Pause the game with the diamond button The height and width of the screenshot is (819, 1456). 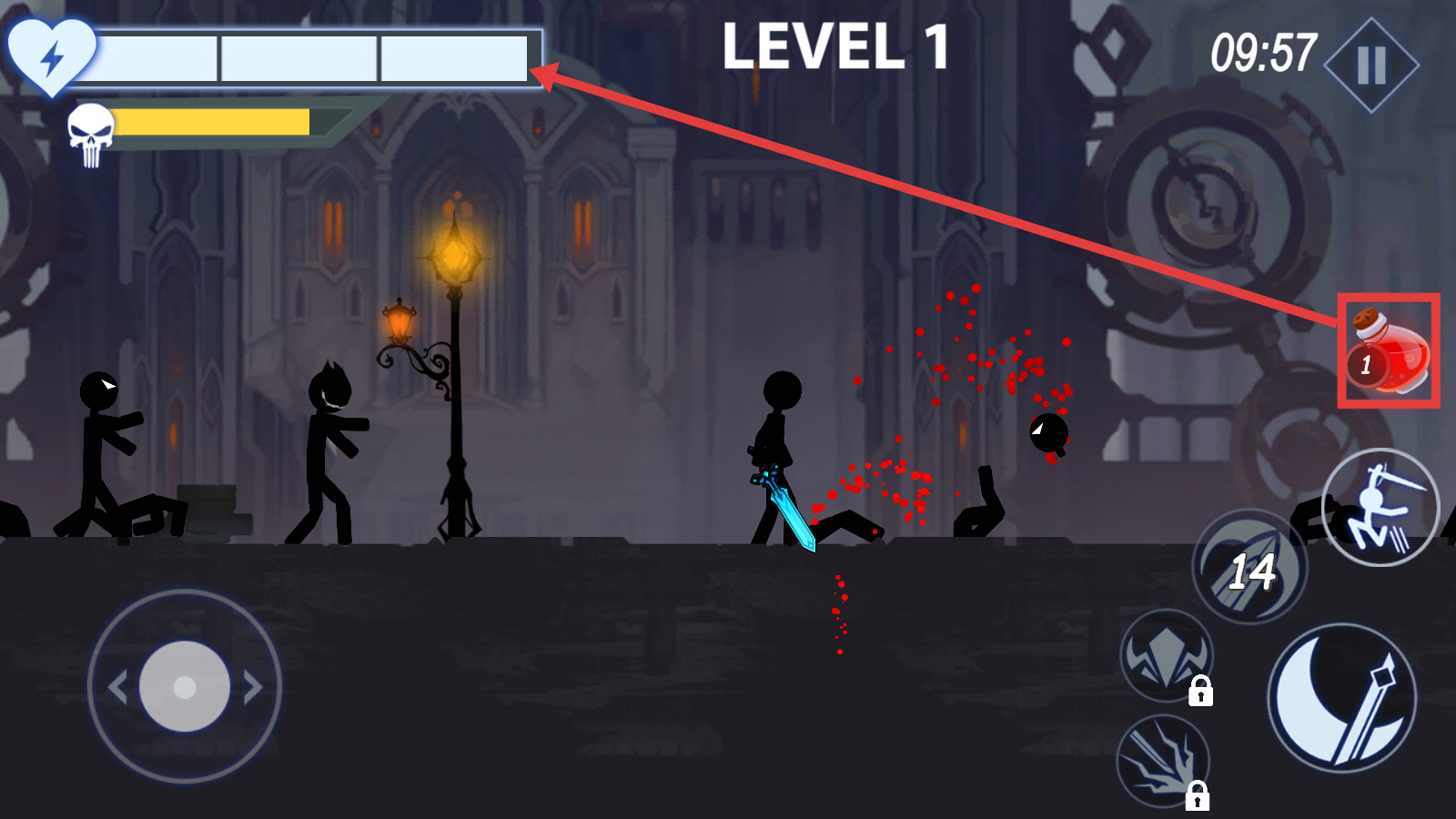(x=1371, y=66)
